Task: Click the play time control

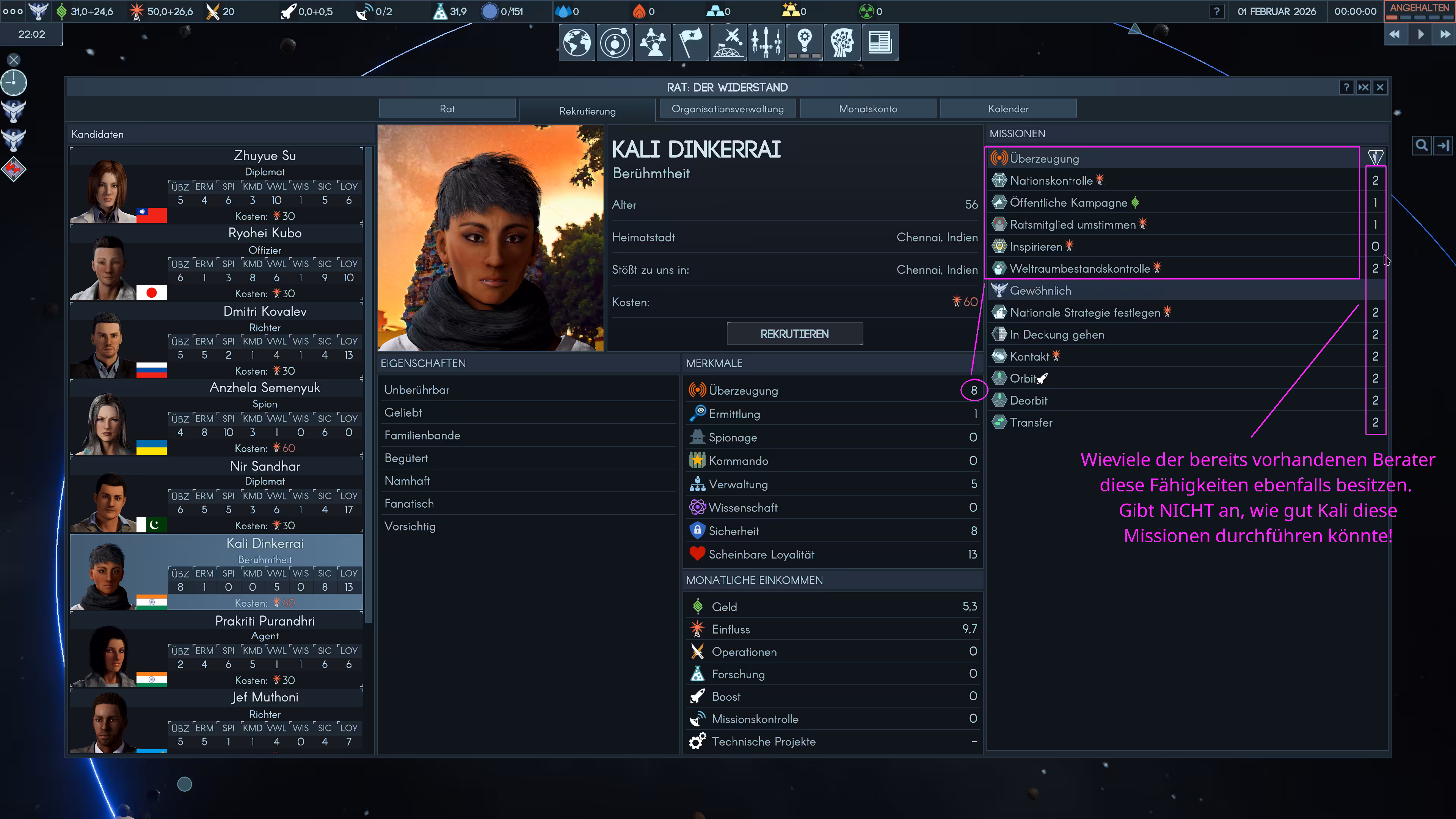Action: click(x=1420, y=35)
